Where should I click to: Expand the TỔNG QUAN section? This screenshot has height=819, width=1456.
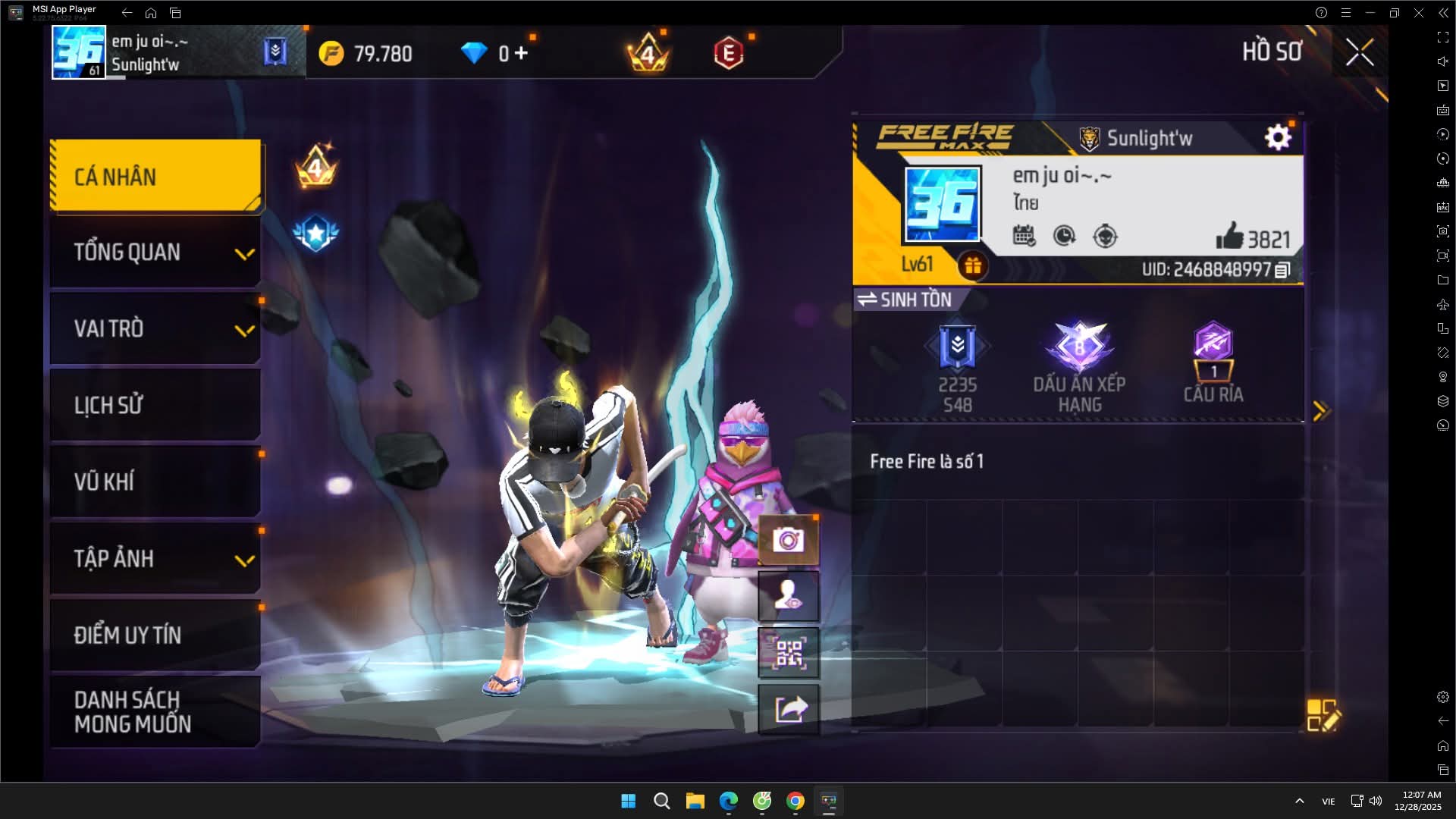tap(155, 253)
